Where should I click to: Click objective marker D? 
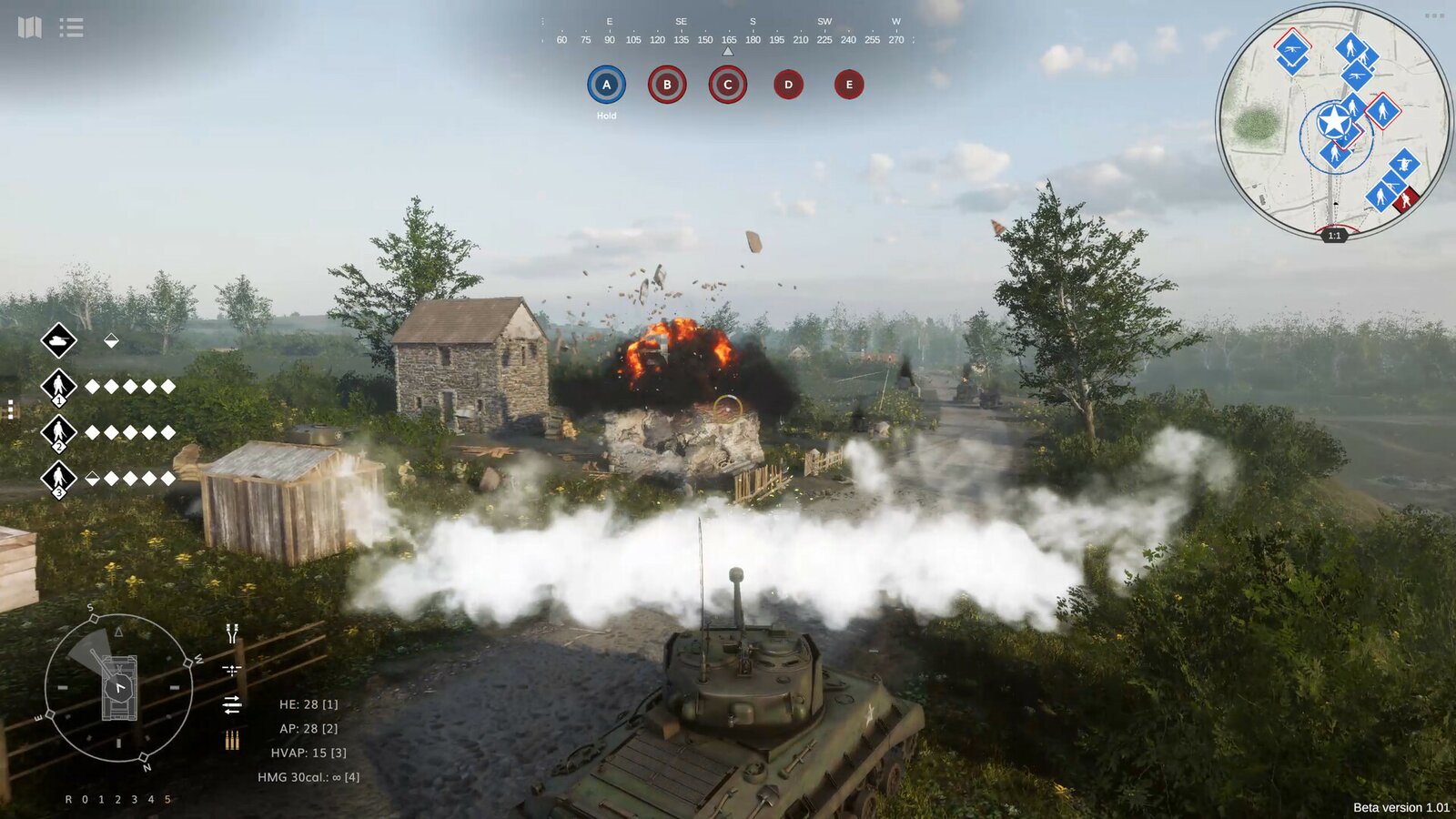[x=787, y=85]
